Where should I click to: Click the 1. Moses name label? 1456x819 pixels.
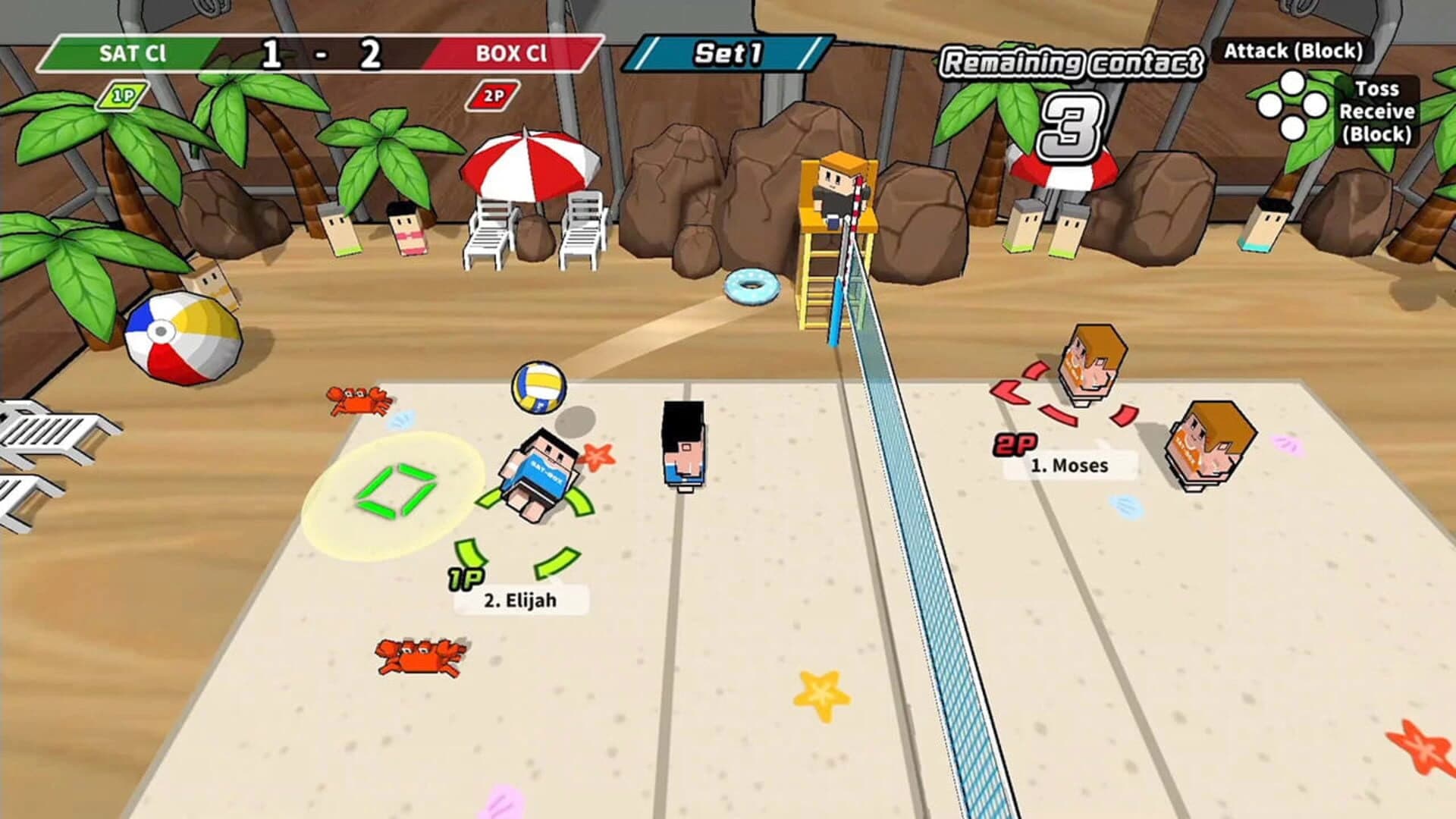click(1071, 466)
